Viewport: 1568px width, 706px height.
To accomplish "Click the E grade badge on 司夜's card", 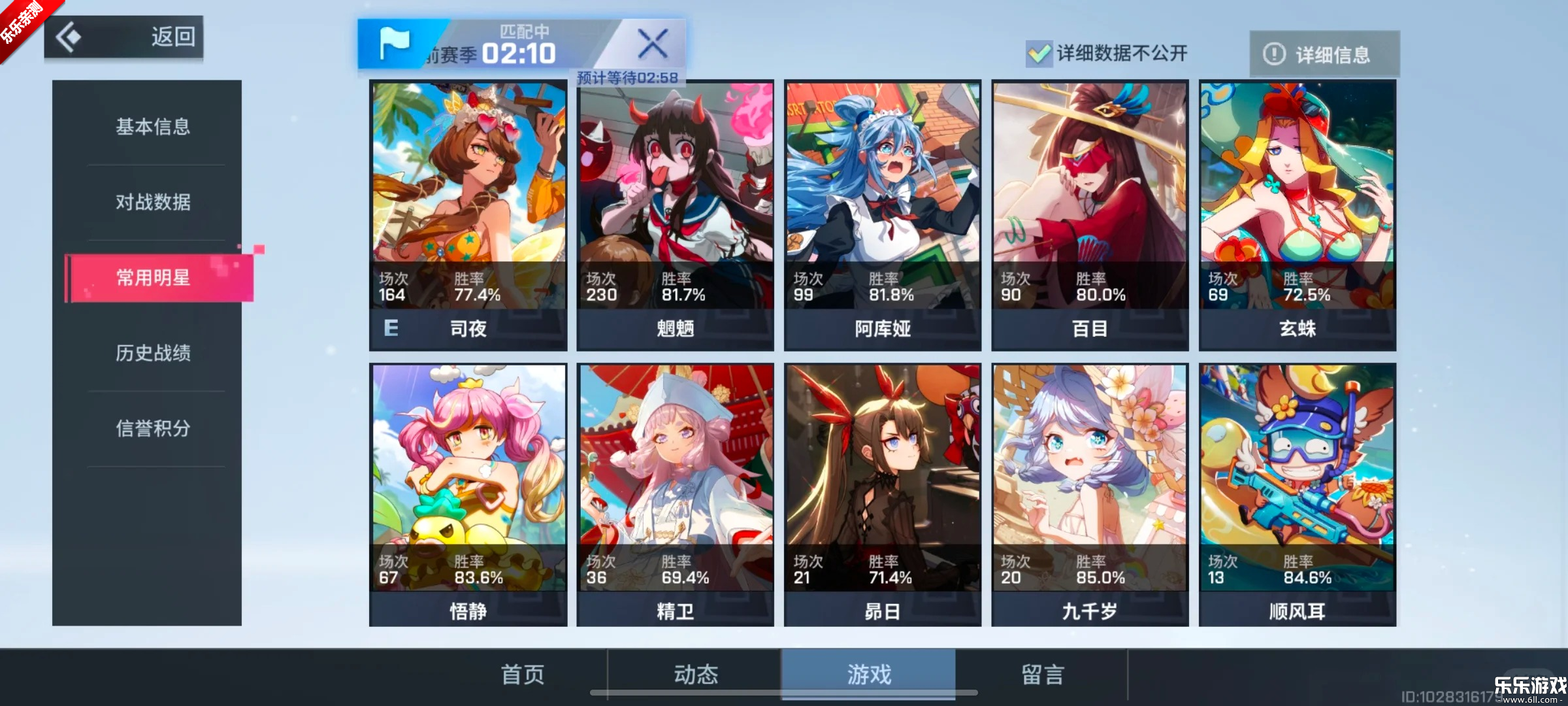I will [390, 329].
